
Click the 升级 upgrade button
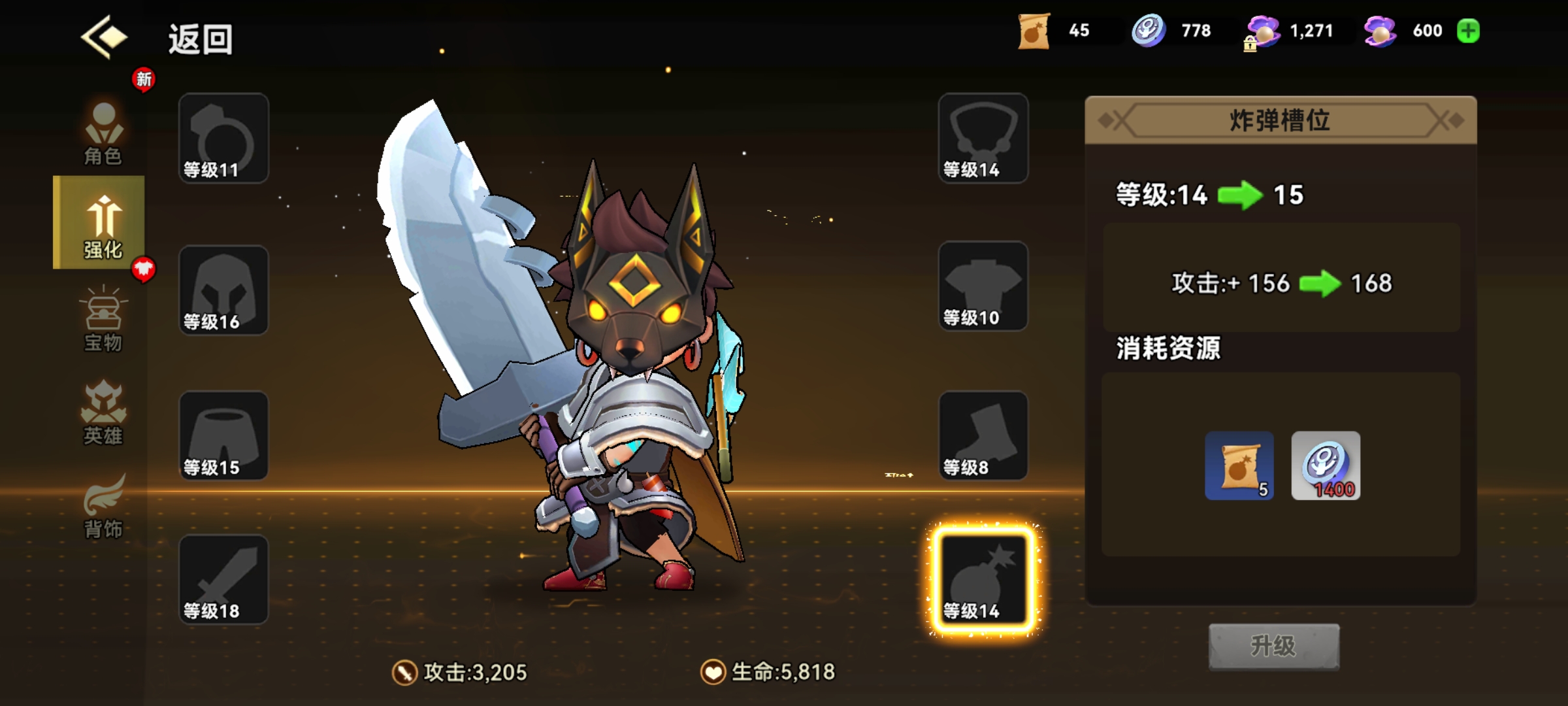coord(1273,647)
